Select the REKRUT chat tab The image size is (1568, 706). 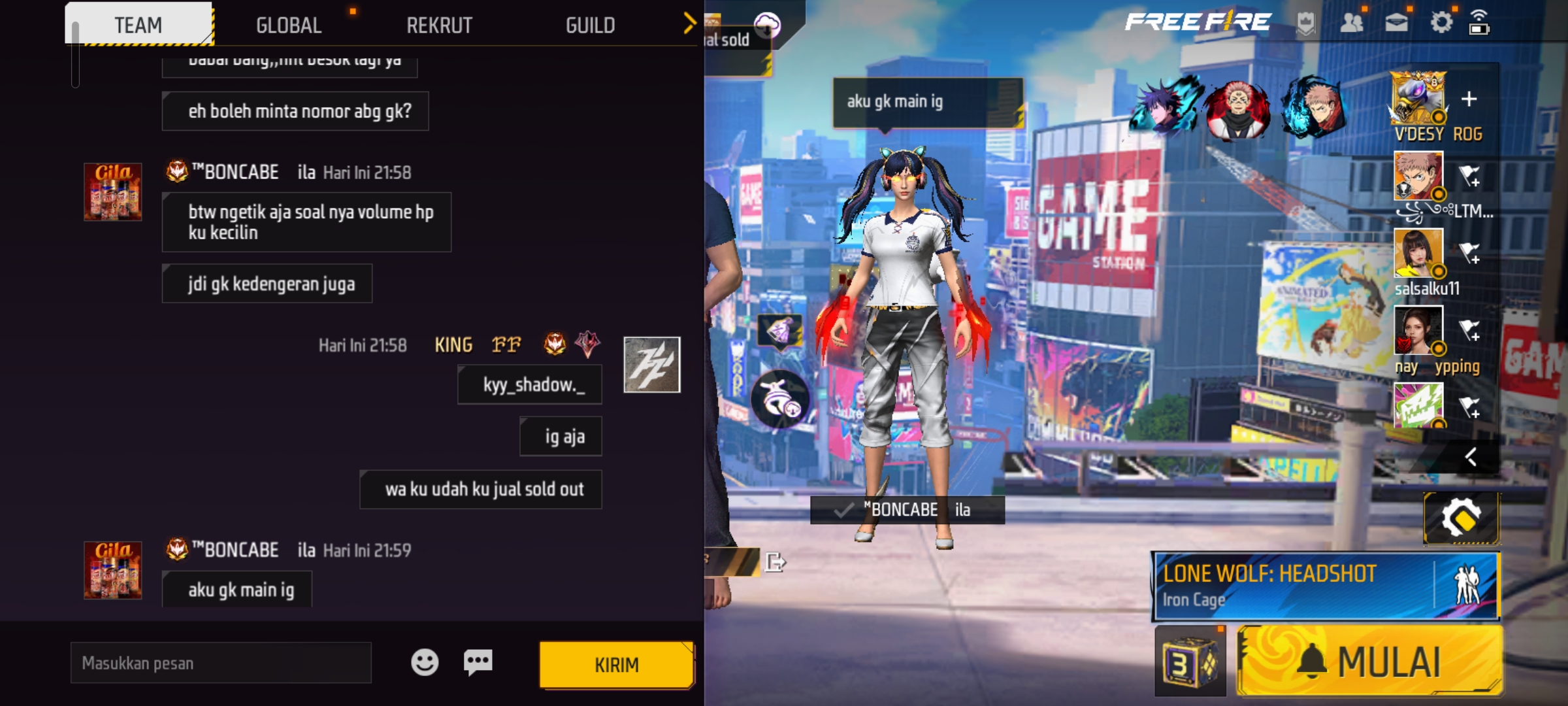click(x=439, y=25)
